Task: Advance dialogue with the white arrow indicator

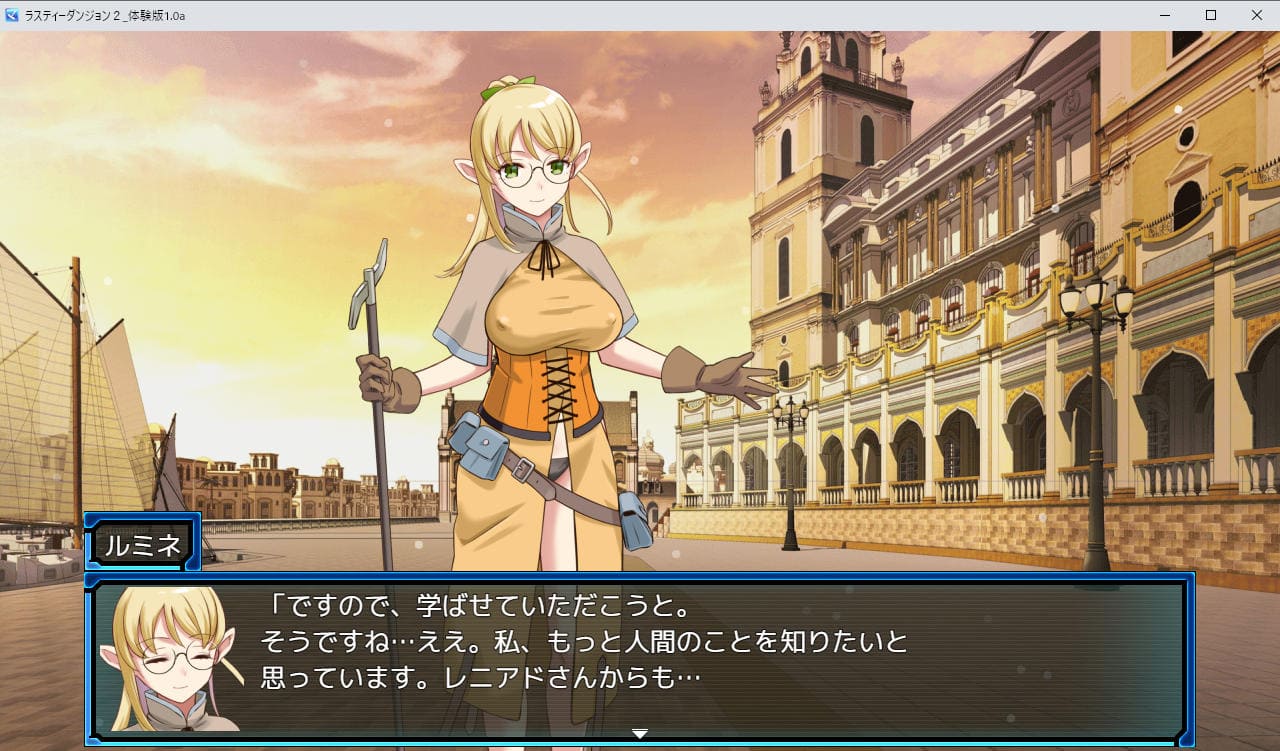Action: coord(640,734)
